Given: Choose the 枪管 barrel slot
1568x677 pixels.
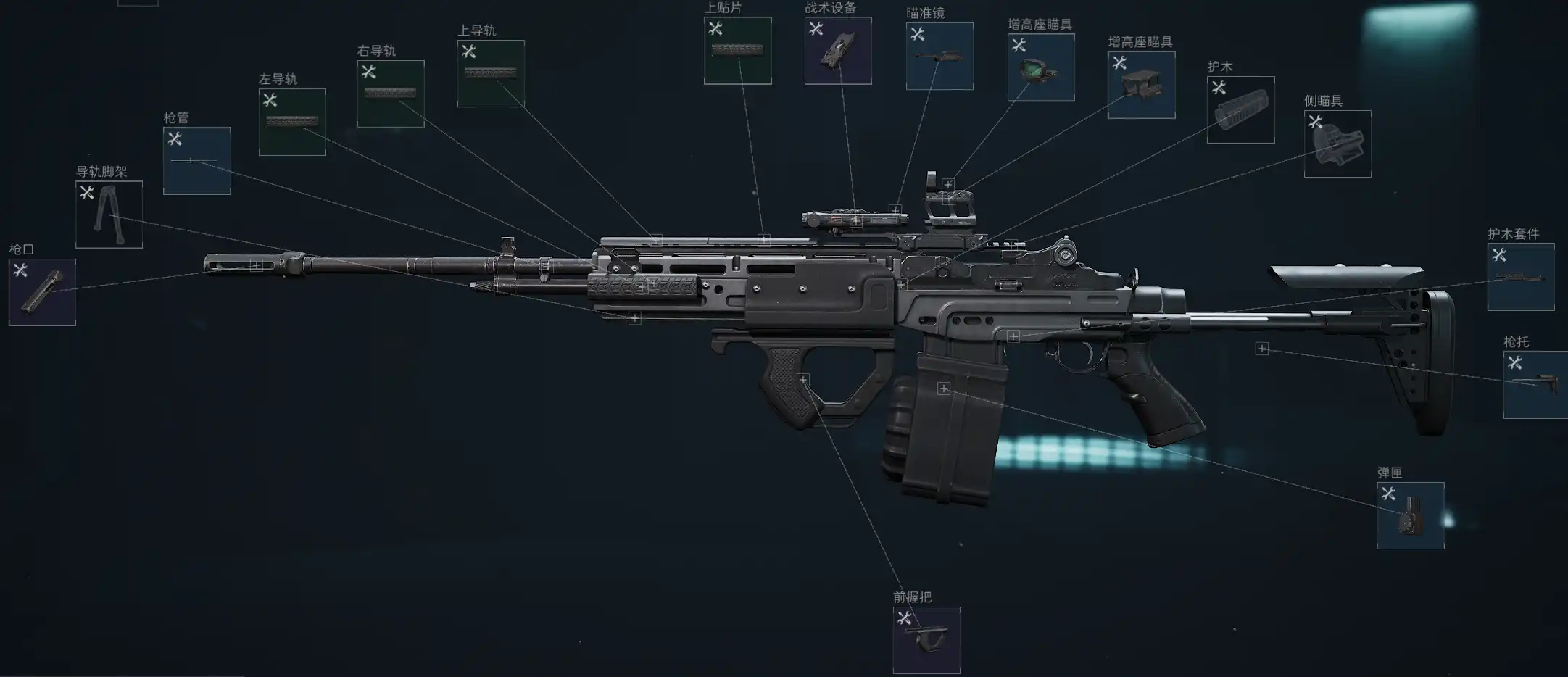Looking at the screenshot, I should pos(196,161).
